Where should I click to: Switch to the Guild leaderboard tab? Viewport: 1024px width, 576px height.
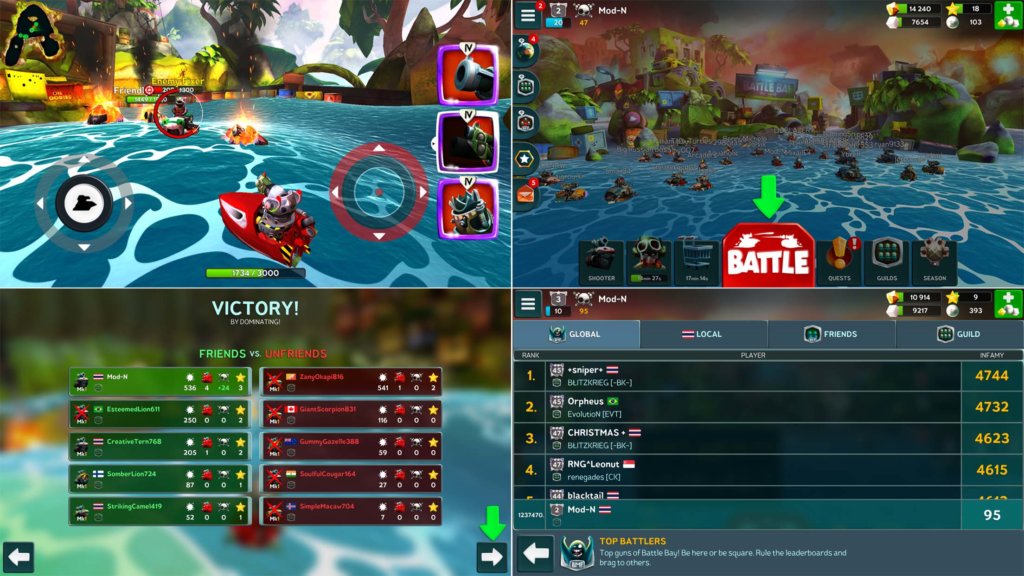[x=958, y=334]
